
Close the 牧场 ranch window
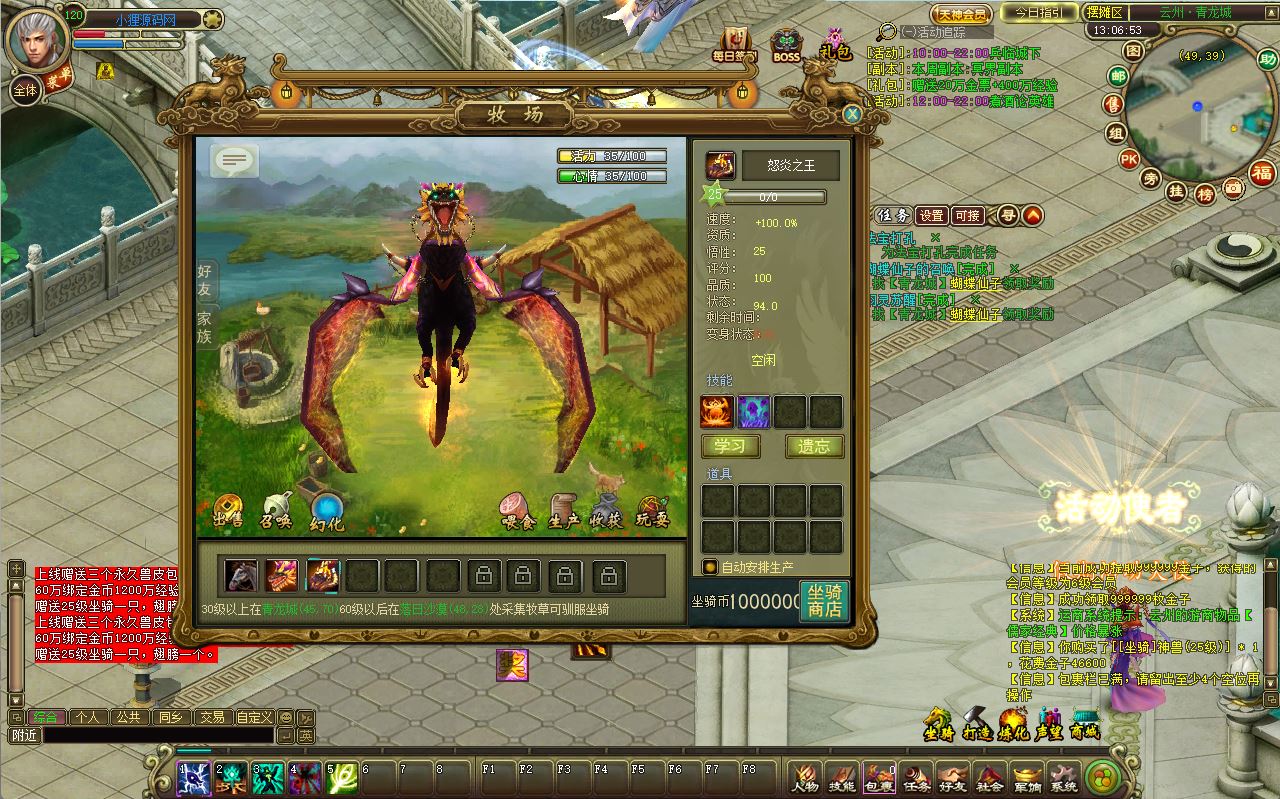(852, 114)
